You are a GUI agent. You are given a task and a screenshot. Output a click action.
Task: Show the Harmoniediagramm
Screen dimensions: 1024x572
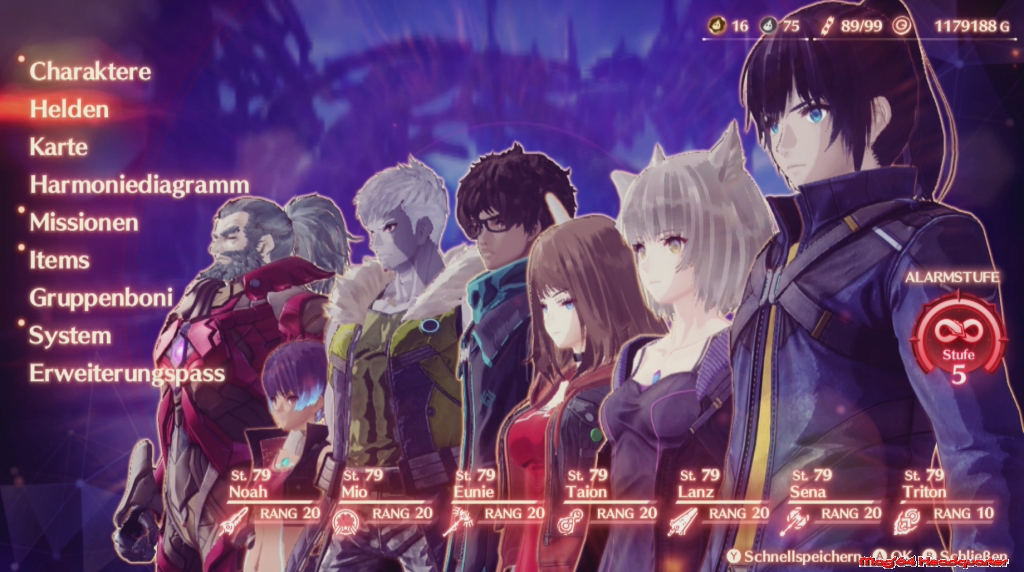click(139, 184)
